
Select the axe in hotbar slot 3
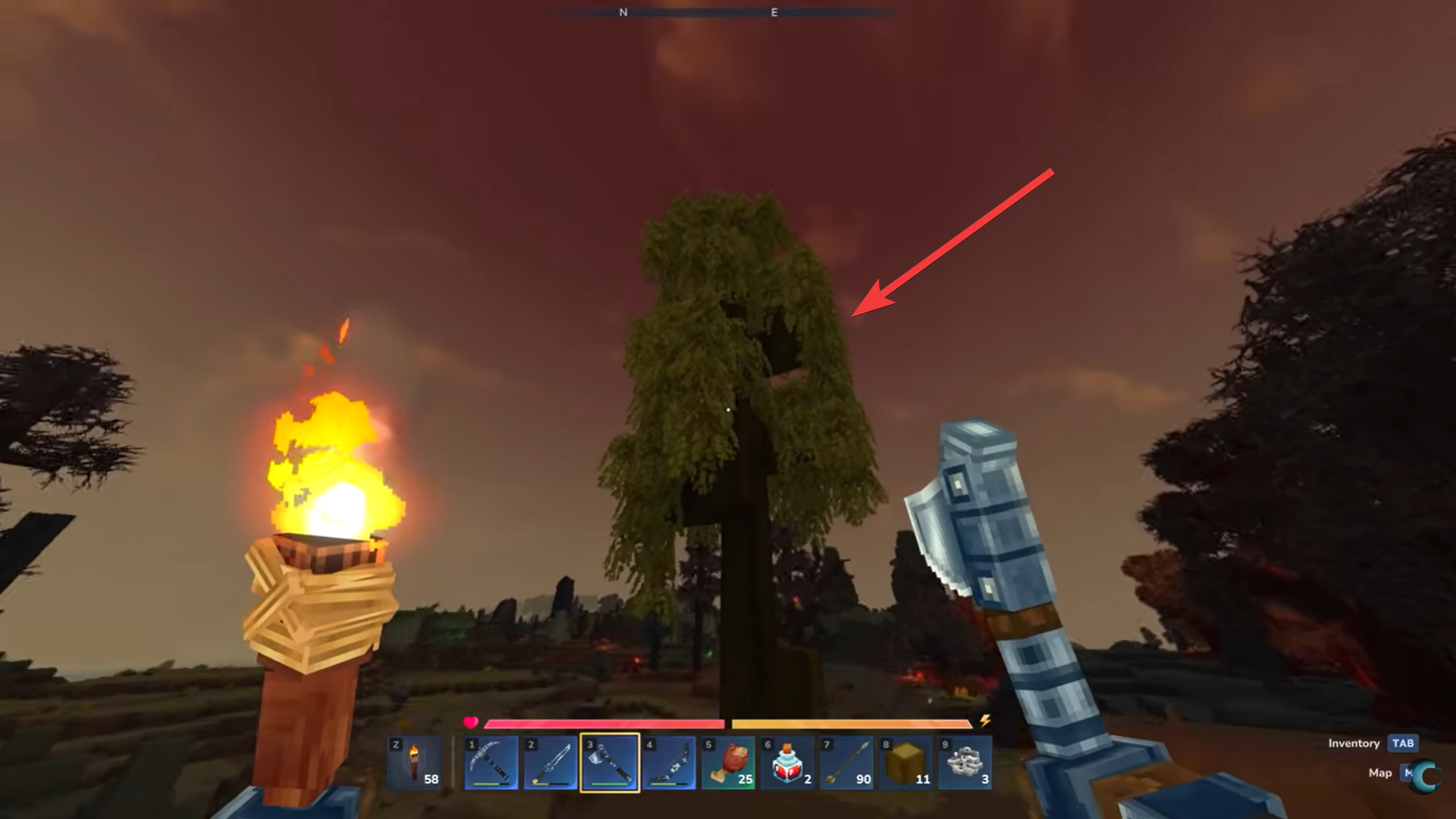[611, 762]
